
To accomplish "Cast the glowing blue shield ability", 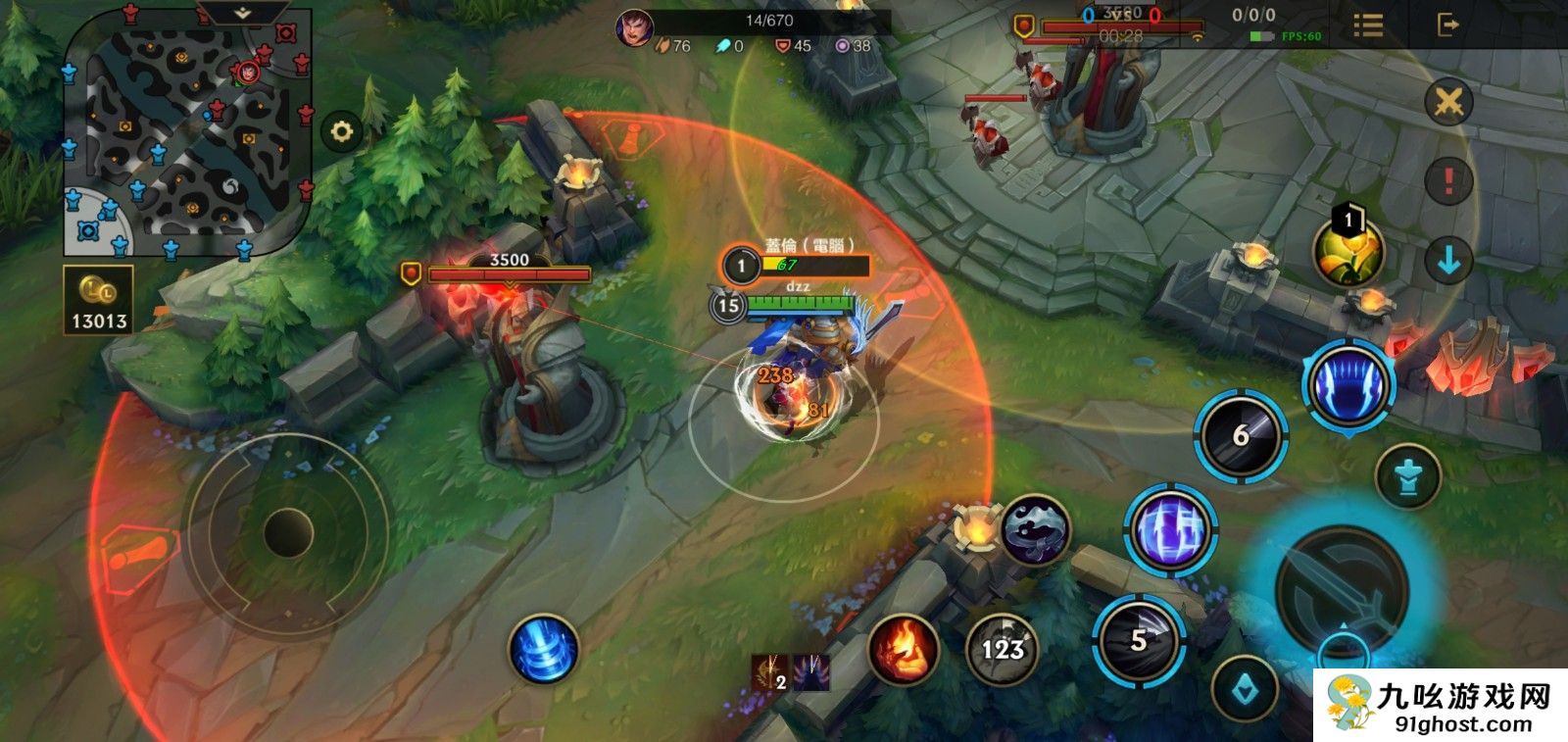I will [1169, 529].
